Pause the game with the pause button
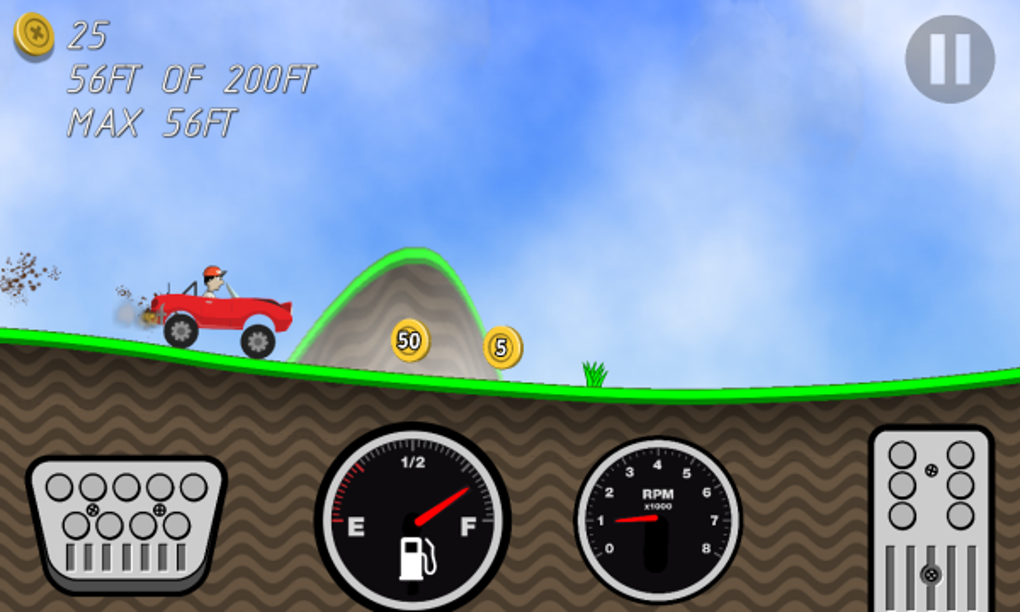The image size is (1020, 612). (x=949, y=58)
